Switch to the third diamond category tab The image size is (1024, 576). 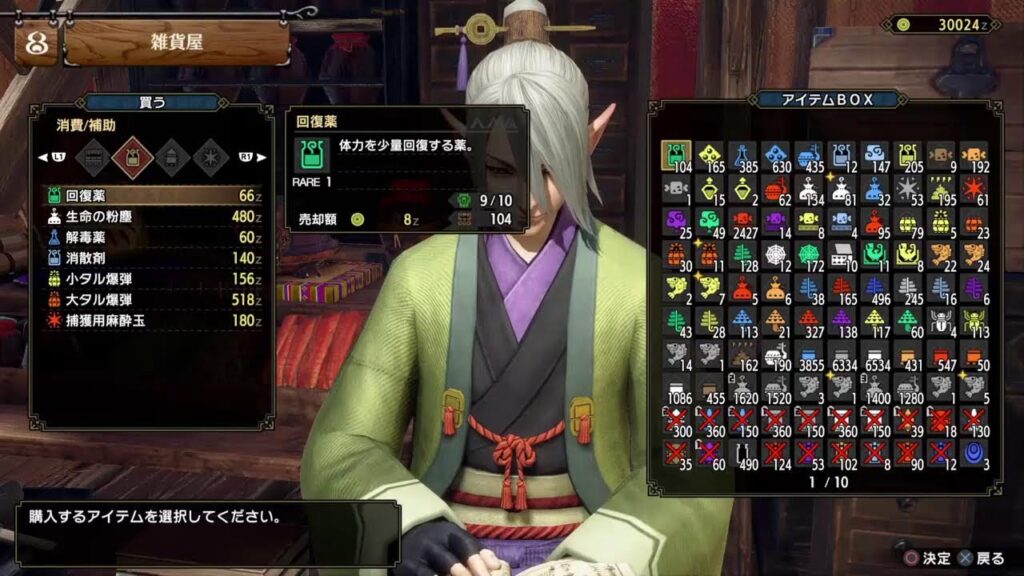coord(171,156)
